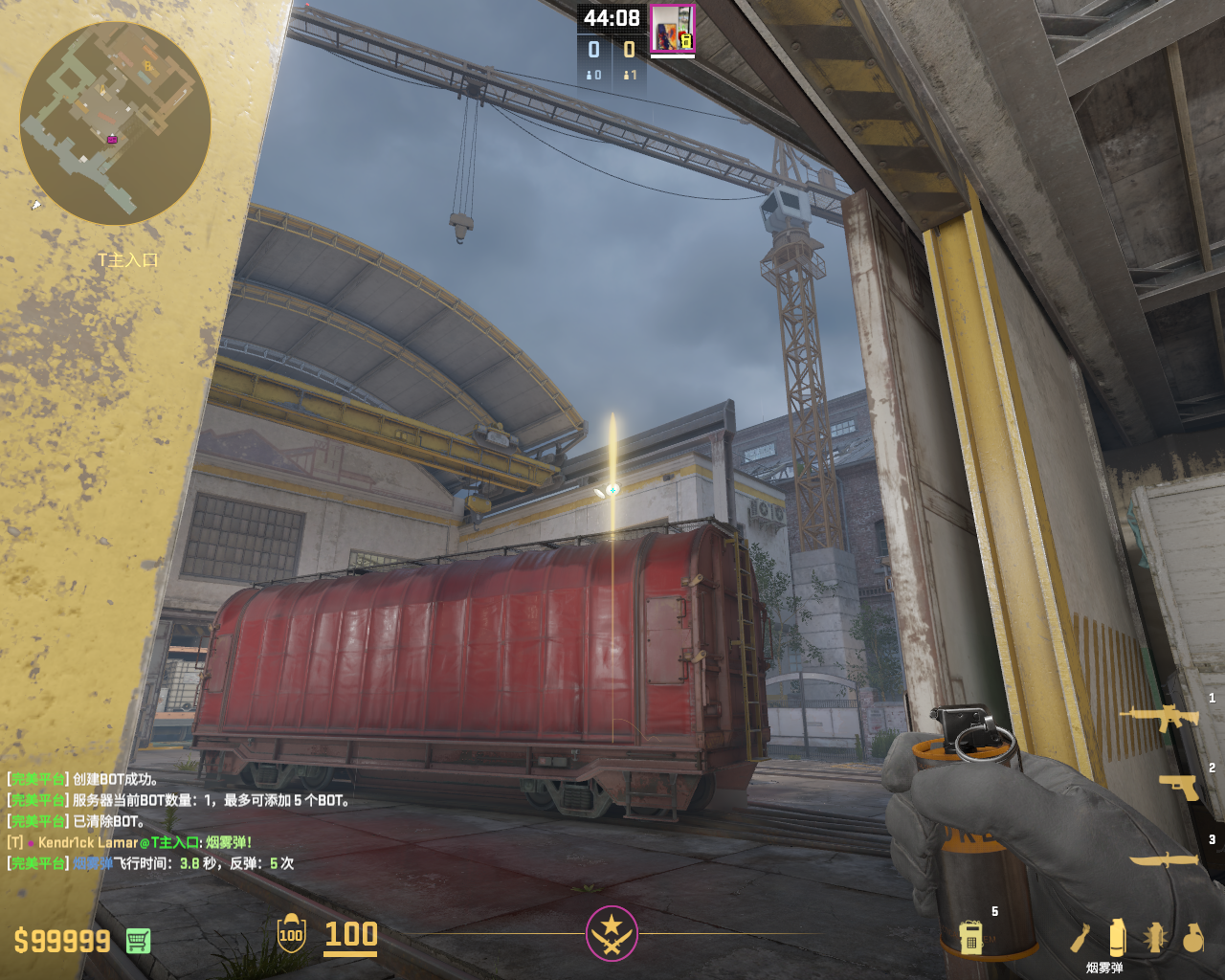Choose the knife in slot 3
The height and width of the screenshot is (980, 1225).
(1165, 859)
